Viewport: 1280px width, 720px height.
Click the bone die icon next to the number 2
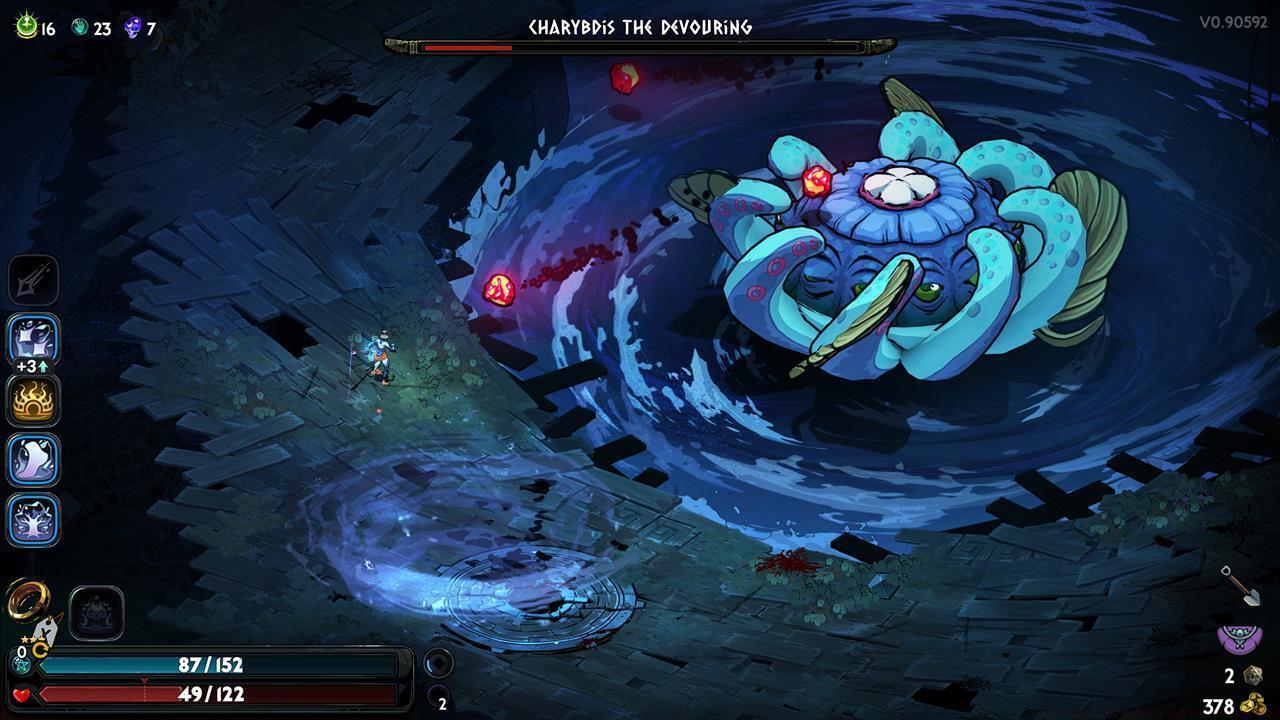(1252, 675)
